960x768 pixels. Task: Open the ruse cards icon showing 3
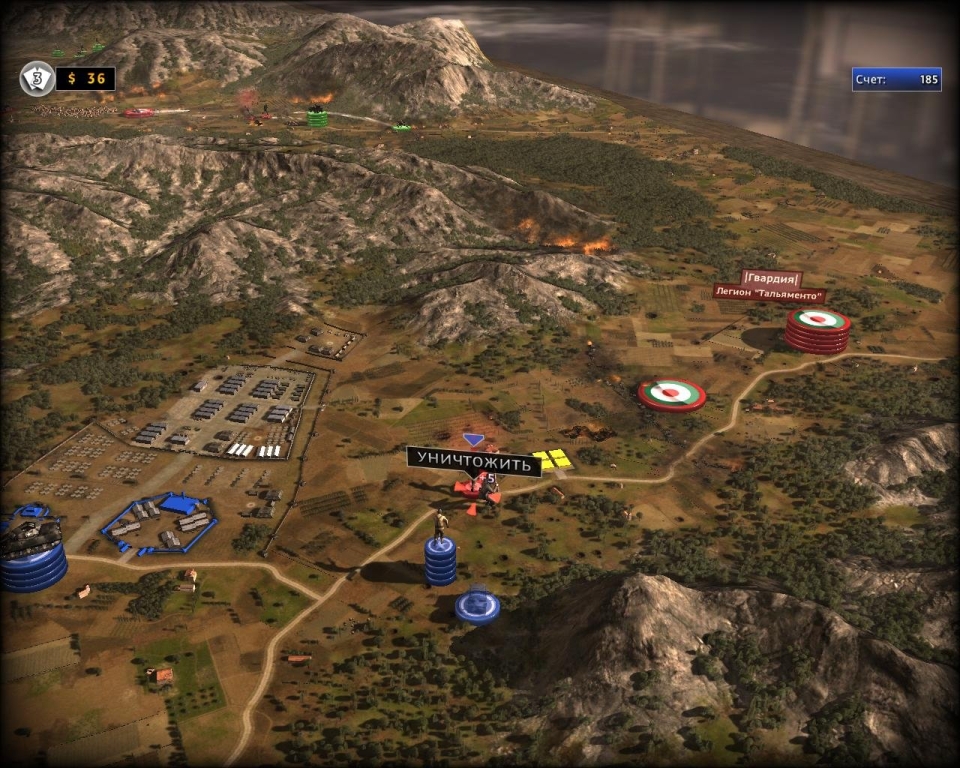(x=37, y=78)
